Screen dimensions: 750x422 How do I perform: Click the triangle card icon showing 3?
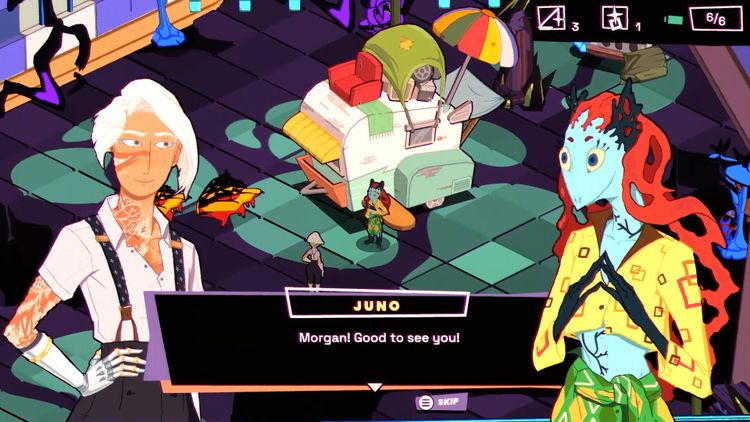pyautogui.click(x=552, y=18)
